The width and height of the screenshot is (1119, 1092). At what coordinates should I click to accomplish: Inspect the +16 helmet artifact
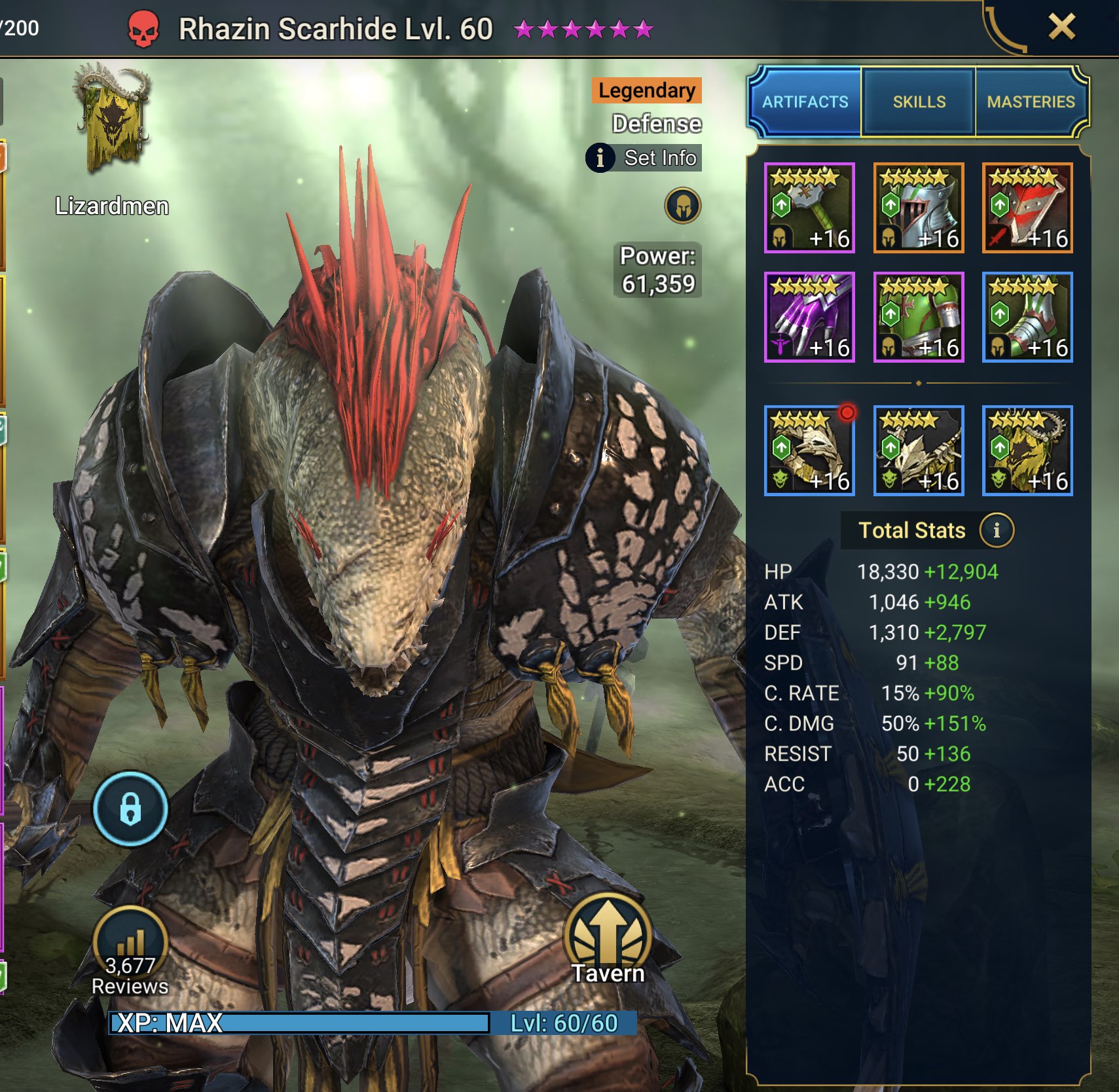pyautogui.click(x=918, y=208)
